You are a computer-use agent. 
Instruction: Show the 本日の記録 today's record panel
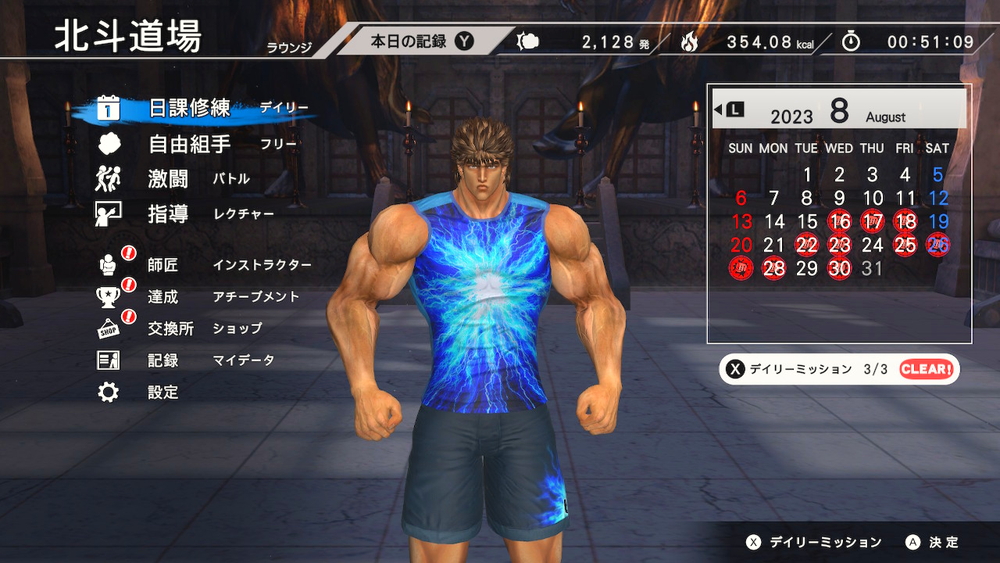[420, 42]
